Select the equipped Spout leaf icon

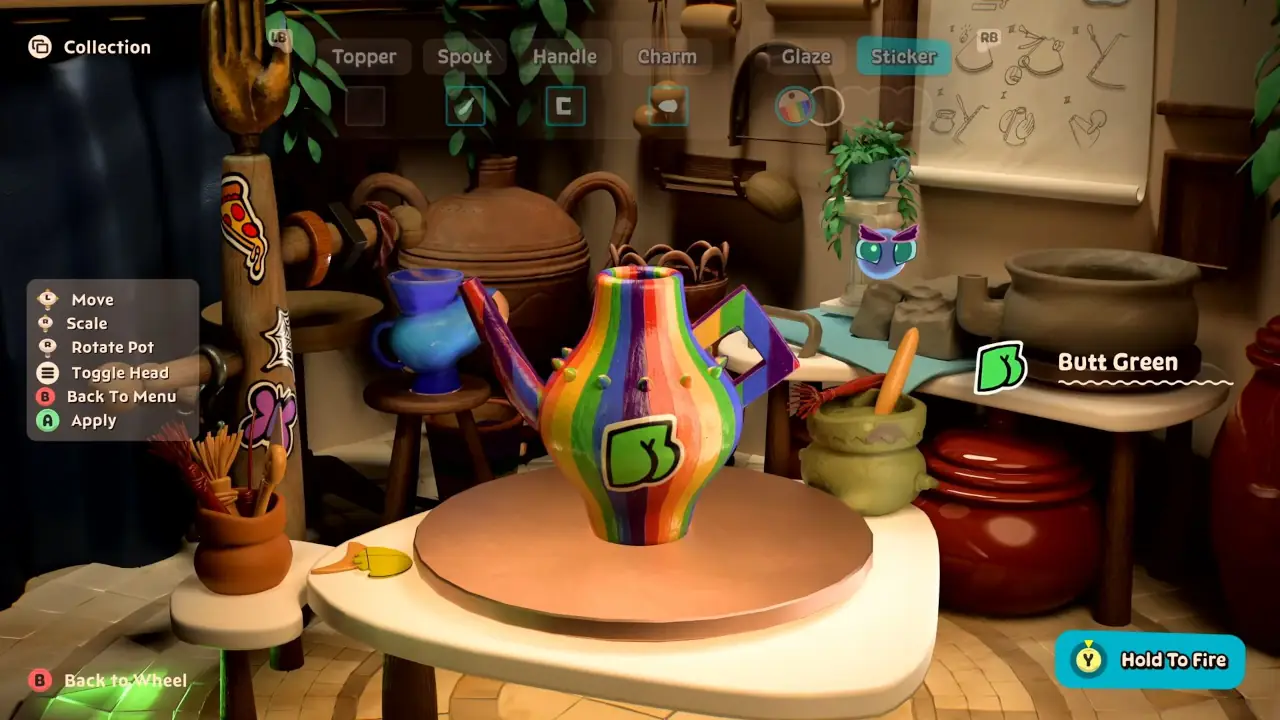(x=464, y=108)
